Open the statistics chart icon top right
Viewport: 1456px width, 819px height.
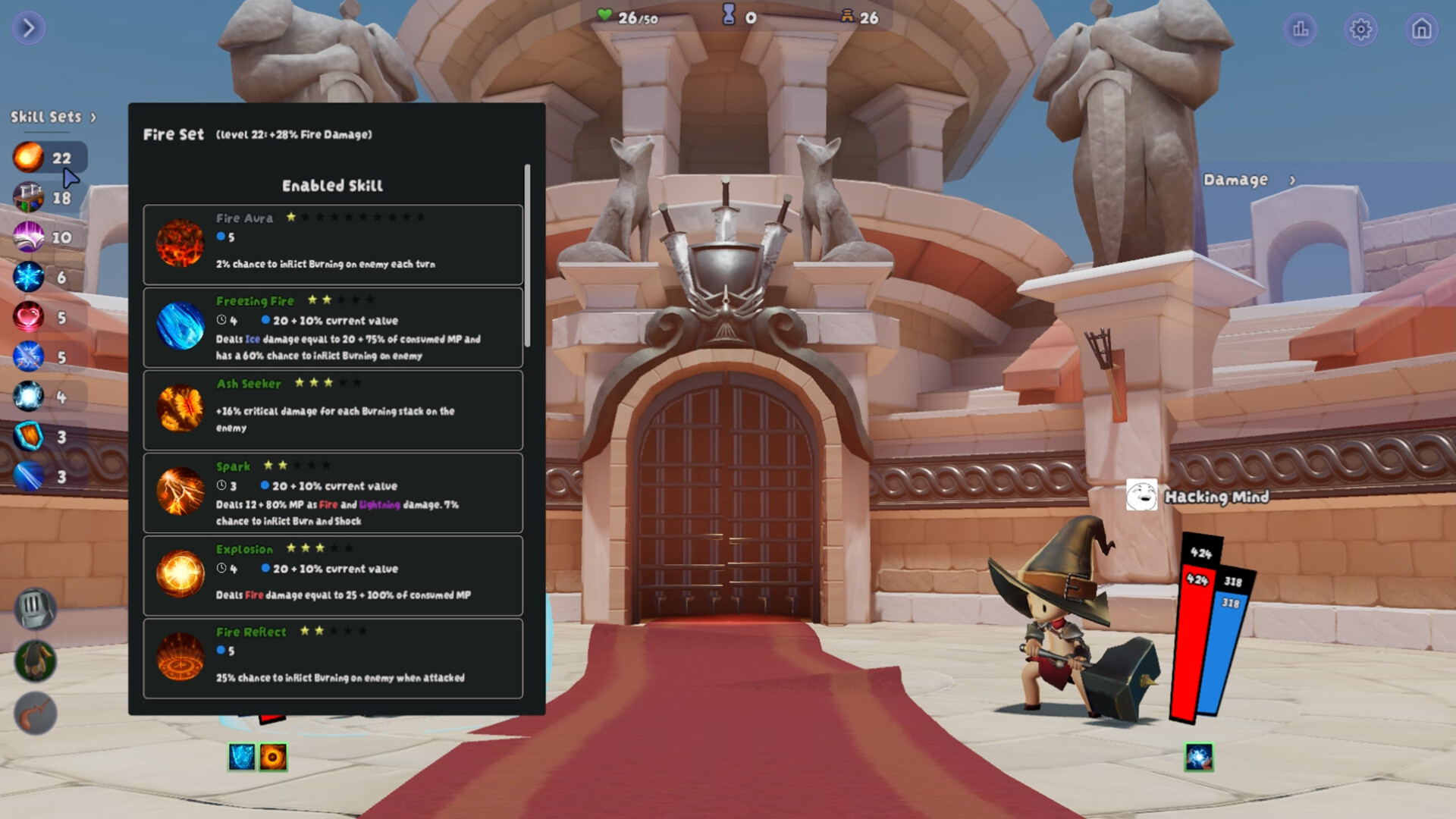click(x=1301, y=30)
